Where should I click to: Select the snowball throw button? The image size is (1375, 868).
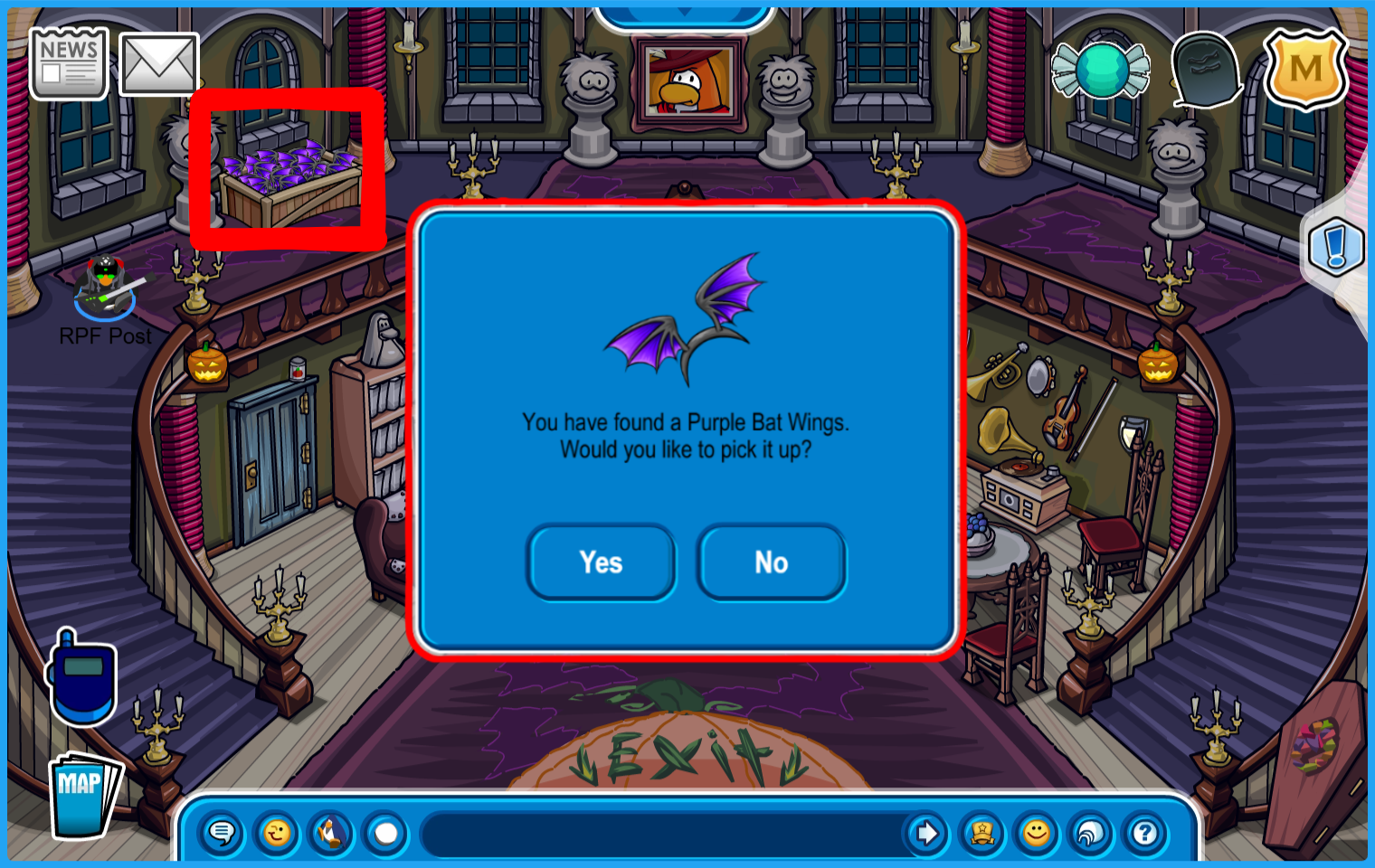(386, 833)
